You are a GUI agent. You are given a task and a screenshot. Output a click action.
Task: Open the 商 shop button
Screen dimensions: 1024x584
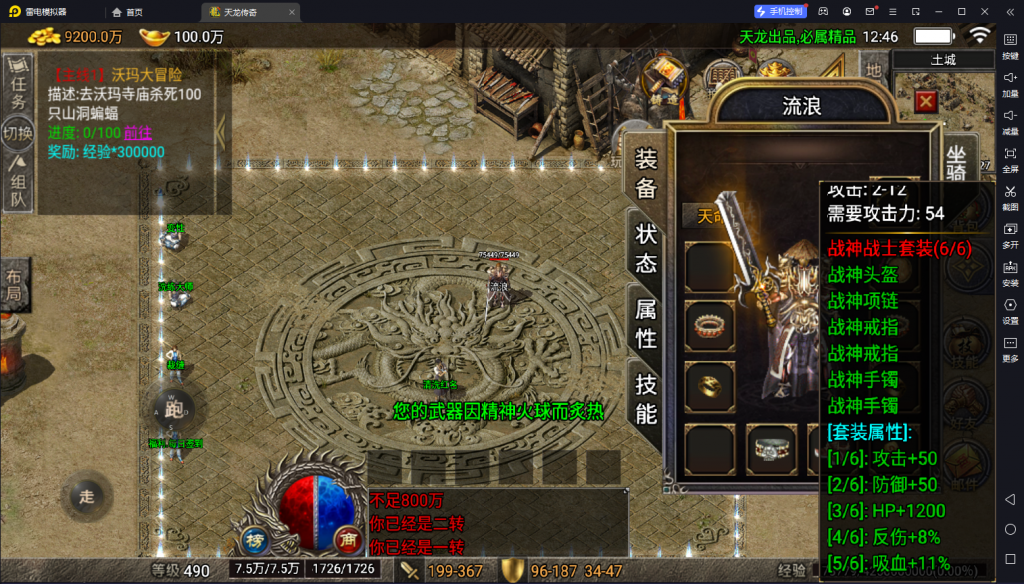[347, 538]
